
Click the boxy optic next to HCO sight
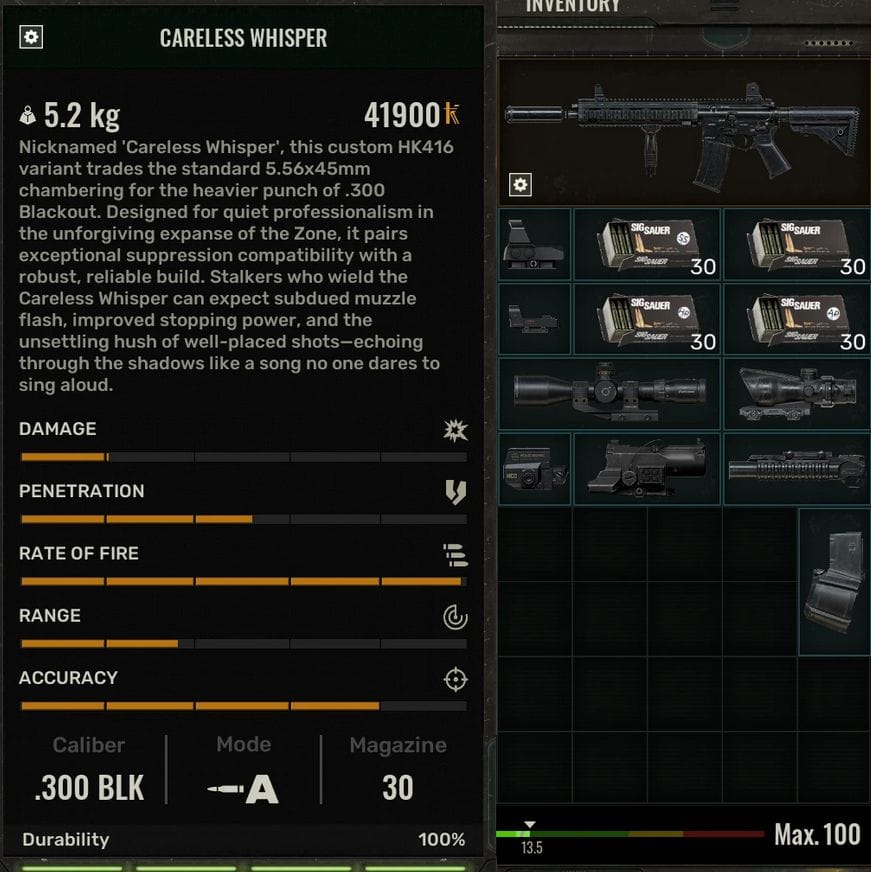click(646, 468)
